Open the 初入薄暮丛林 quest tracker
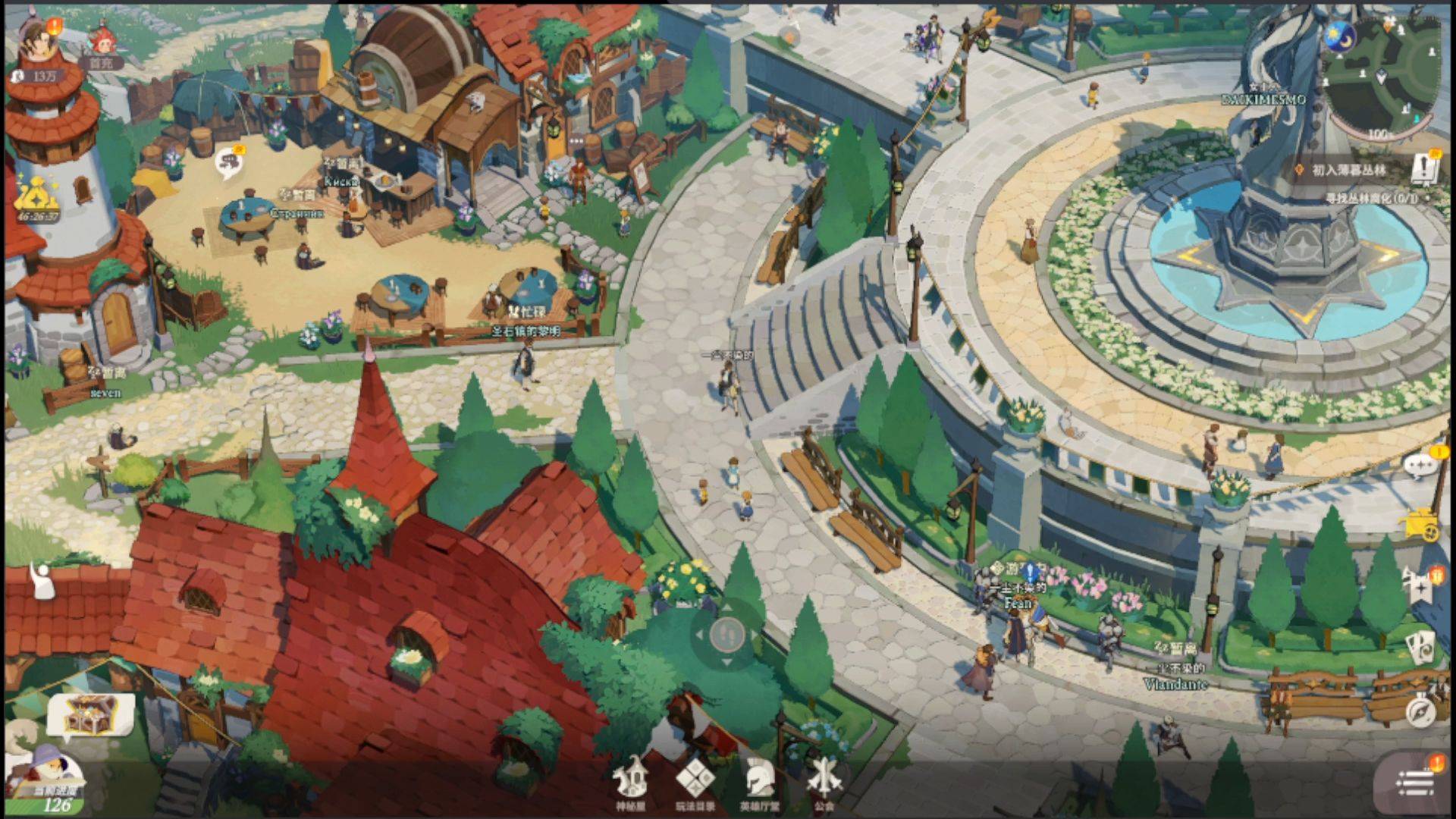 pyautogui.click(x=1350, y=171)
